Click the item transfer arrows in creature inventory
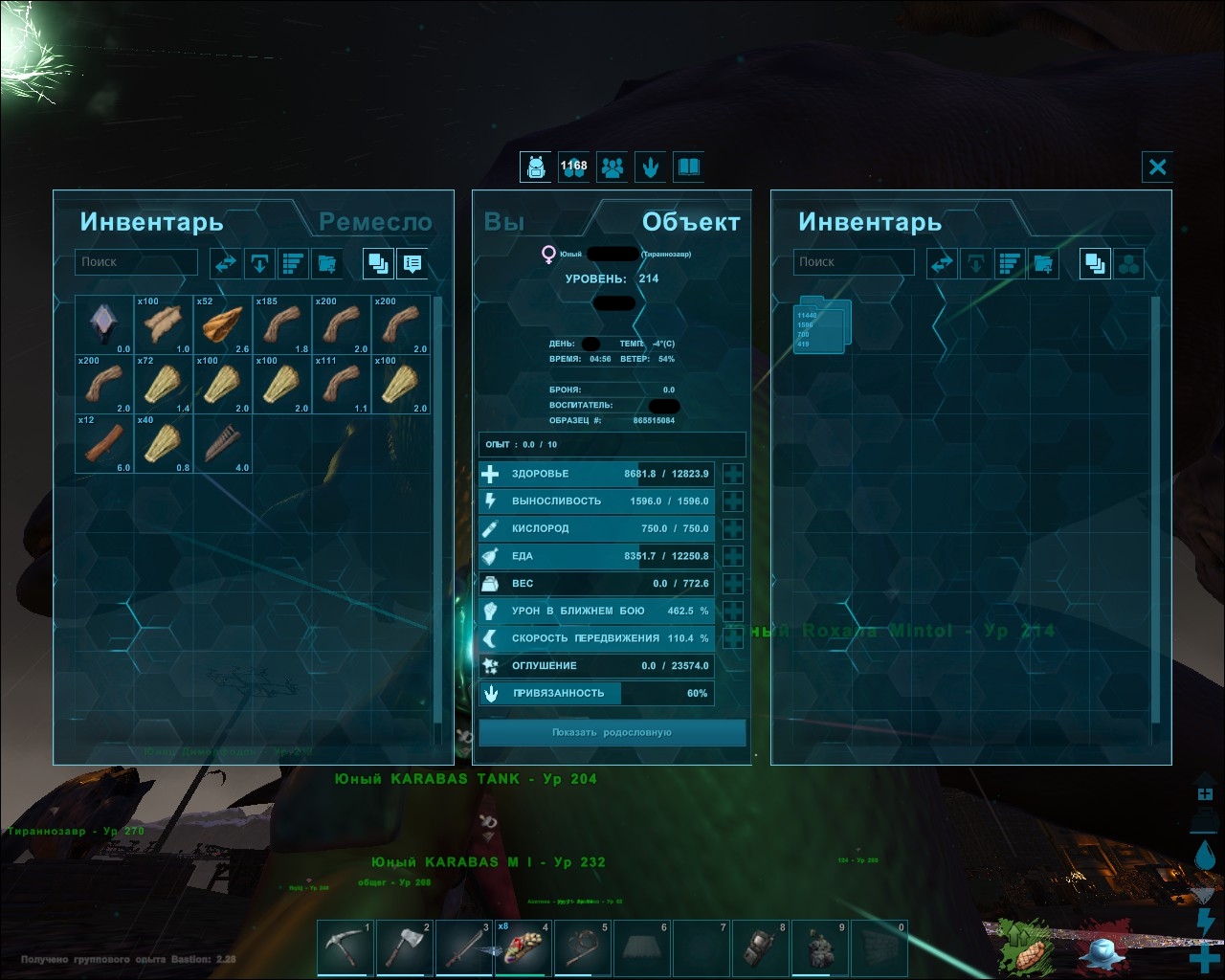Viewport: 1225px width, 980px height. click(x=942, y=263)
